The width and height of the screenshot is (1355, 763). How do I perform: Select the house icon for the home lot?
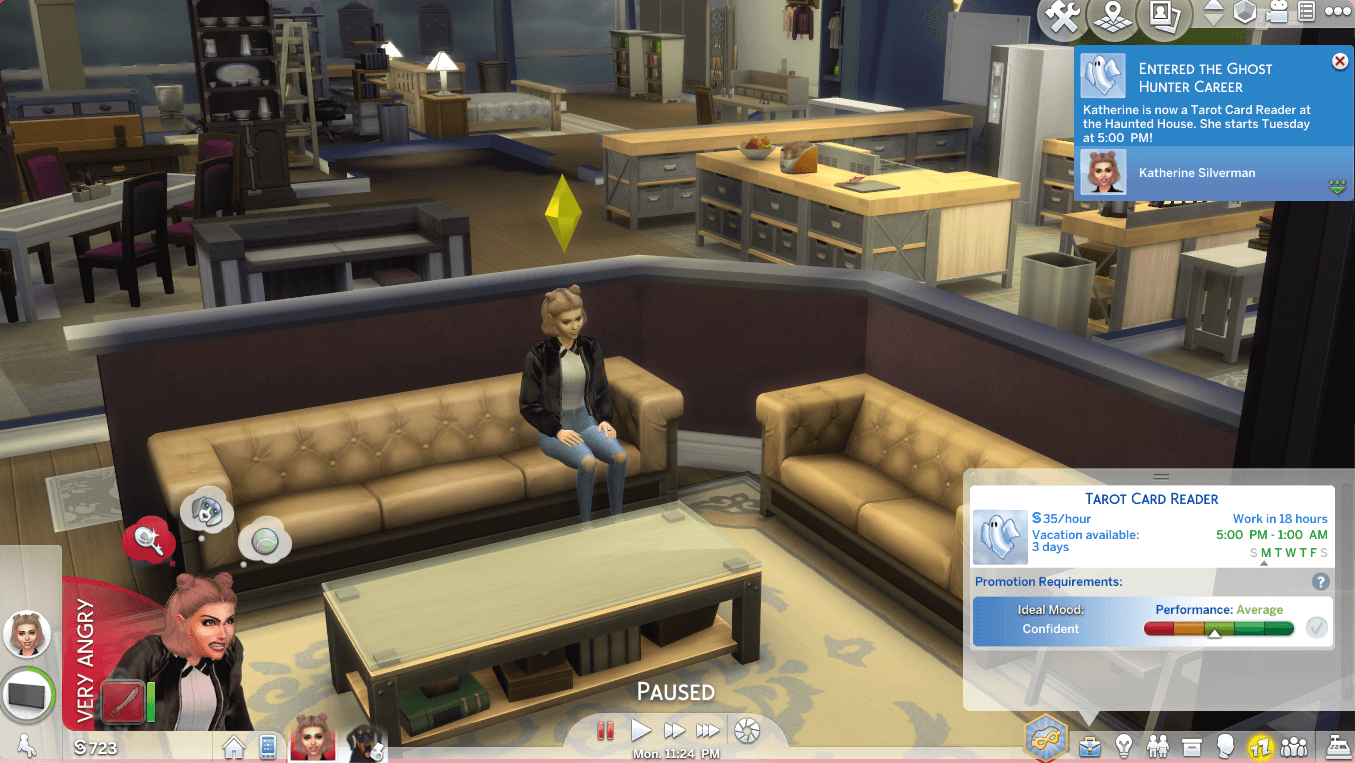pyautogui.click(x=234, y=746)
